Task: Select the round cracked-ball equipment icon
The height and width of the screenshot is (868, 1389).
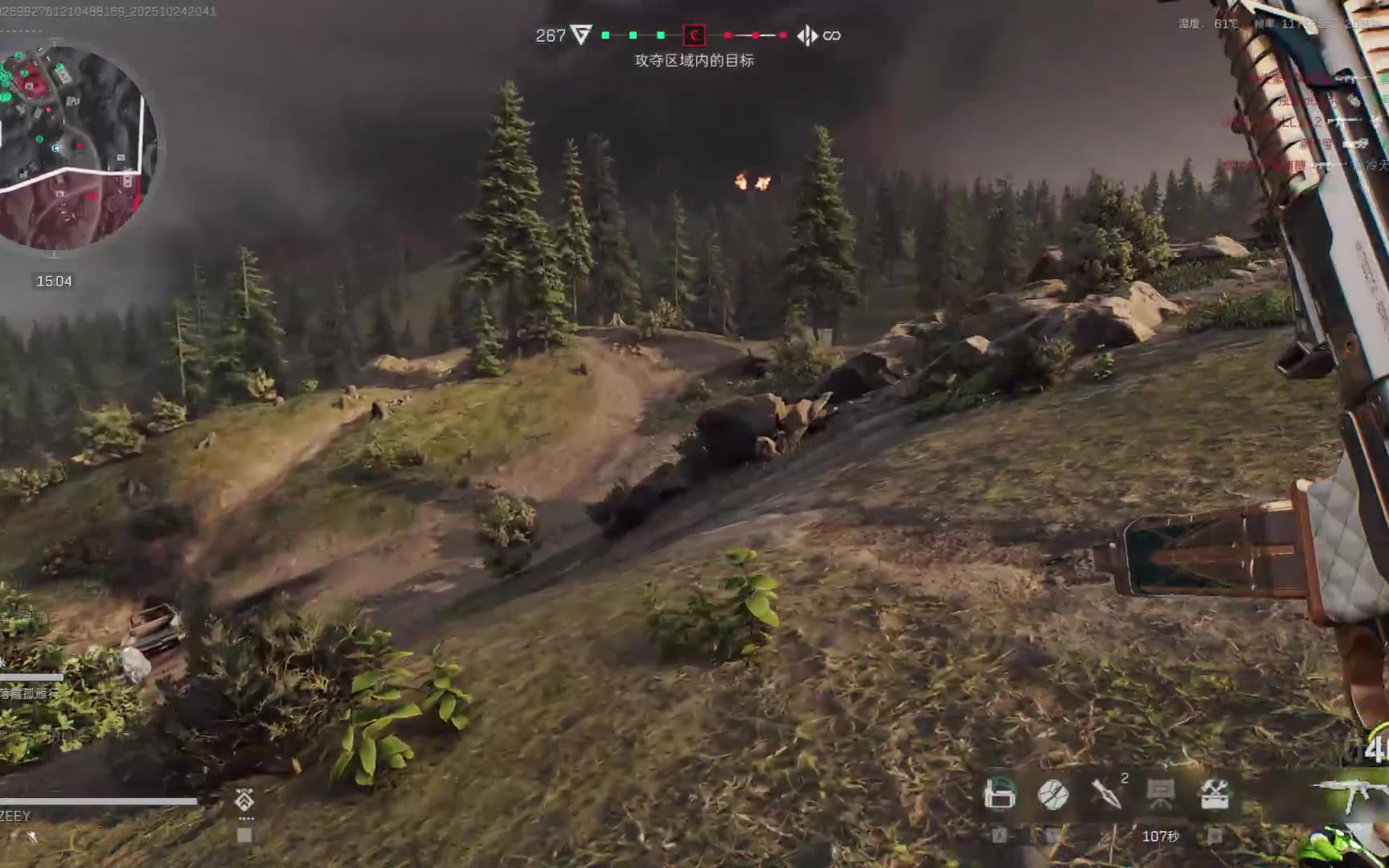Action: point(1053,794)
